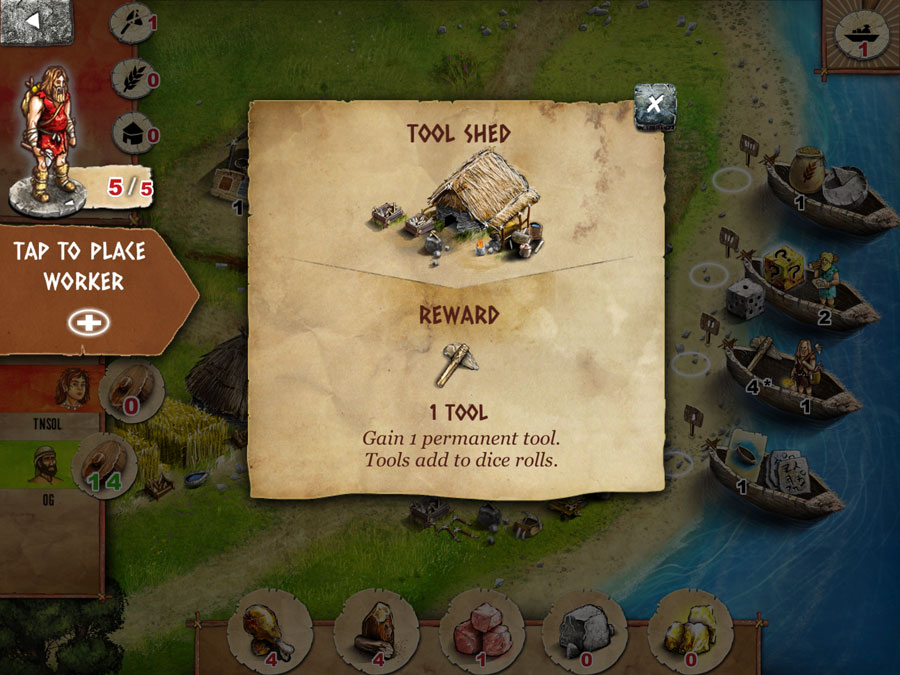Close the Tool Shed info popup
The height and width of the screenshot is (675, 900).
(x=655, y=103)
